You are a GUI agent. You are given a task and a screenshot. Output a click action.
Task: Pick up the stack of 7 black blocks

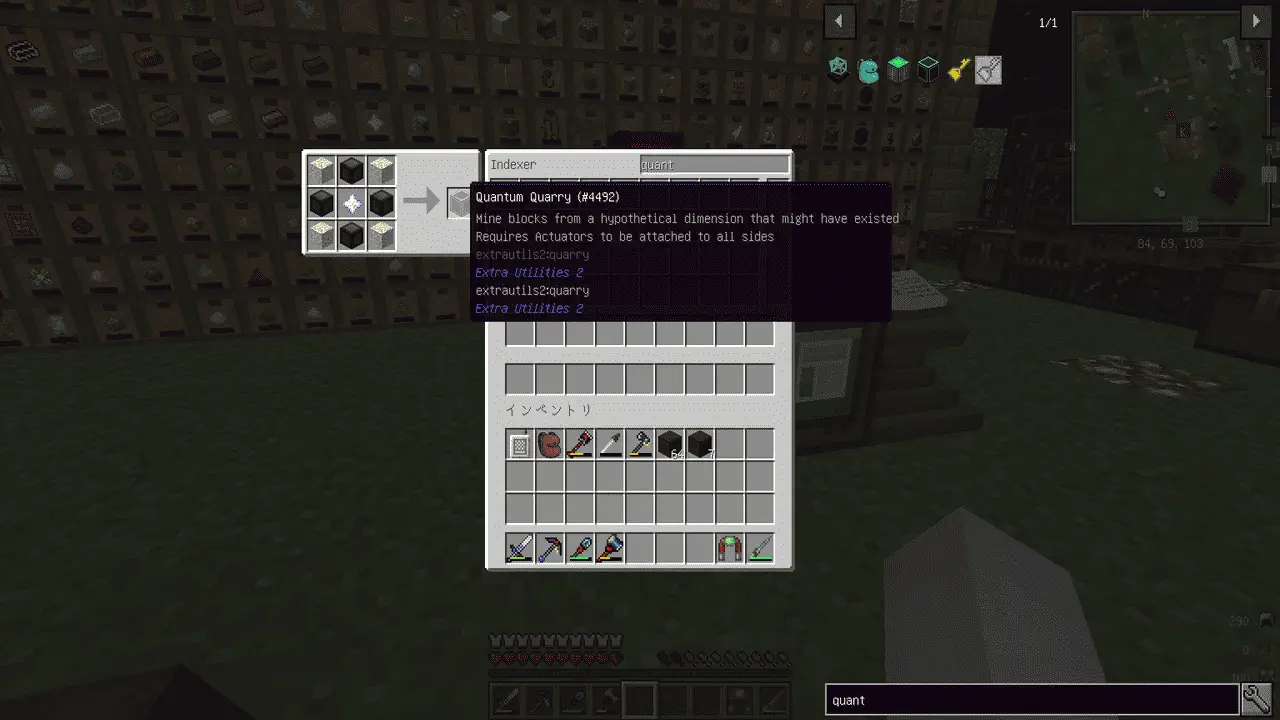(700, 444)
